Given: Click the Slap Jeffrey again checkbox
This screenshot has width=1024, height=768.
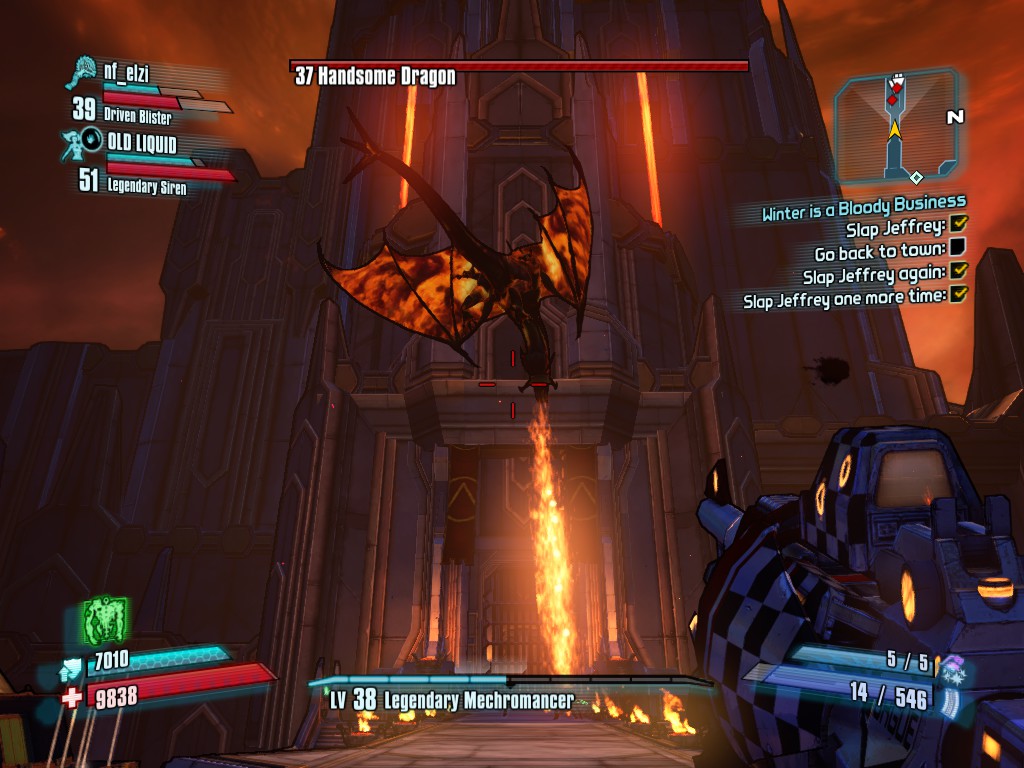Looking at the screenshot, I should coord(959,270).
